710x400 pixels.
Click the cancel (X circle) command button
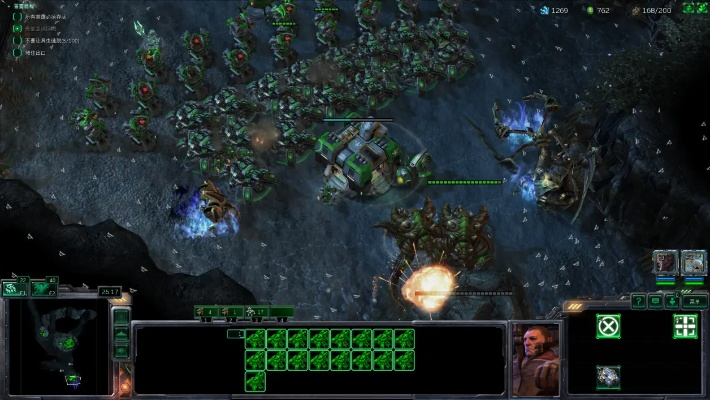pyautogui.click(x=607, y=326)
